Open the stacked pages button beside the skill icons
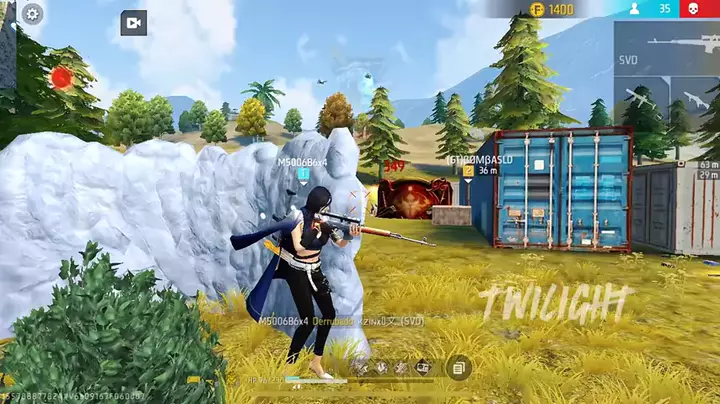Viewport: 720px width, 404px height. (x=459, y=368)
